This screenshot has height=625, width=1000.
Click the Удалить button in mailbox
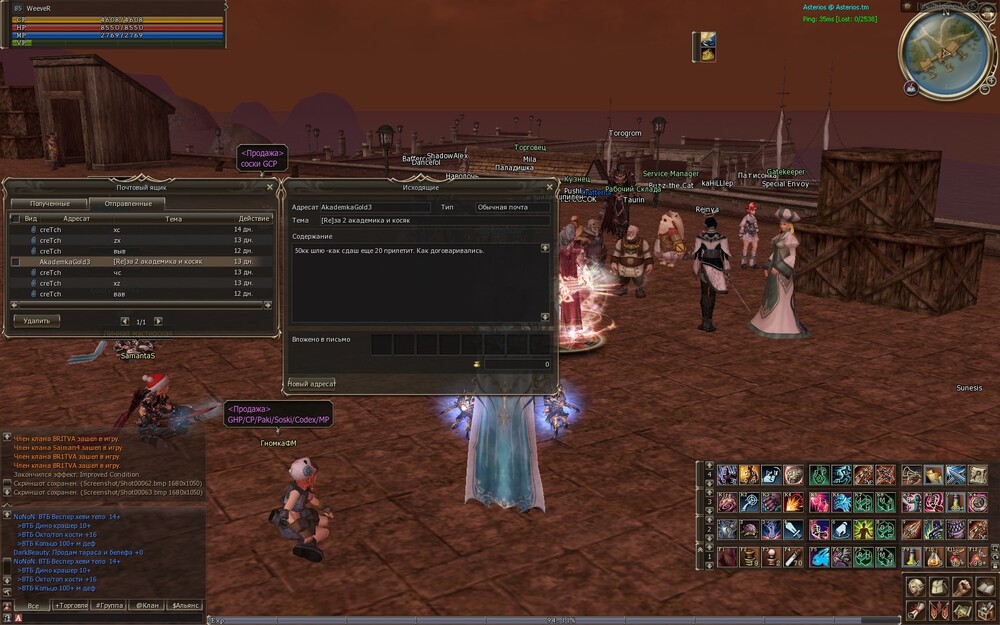[x=37, y=321]
